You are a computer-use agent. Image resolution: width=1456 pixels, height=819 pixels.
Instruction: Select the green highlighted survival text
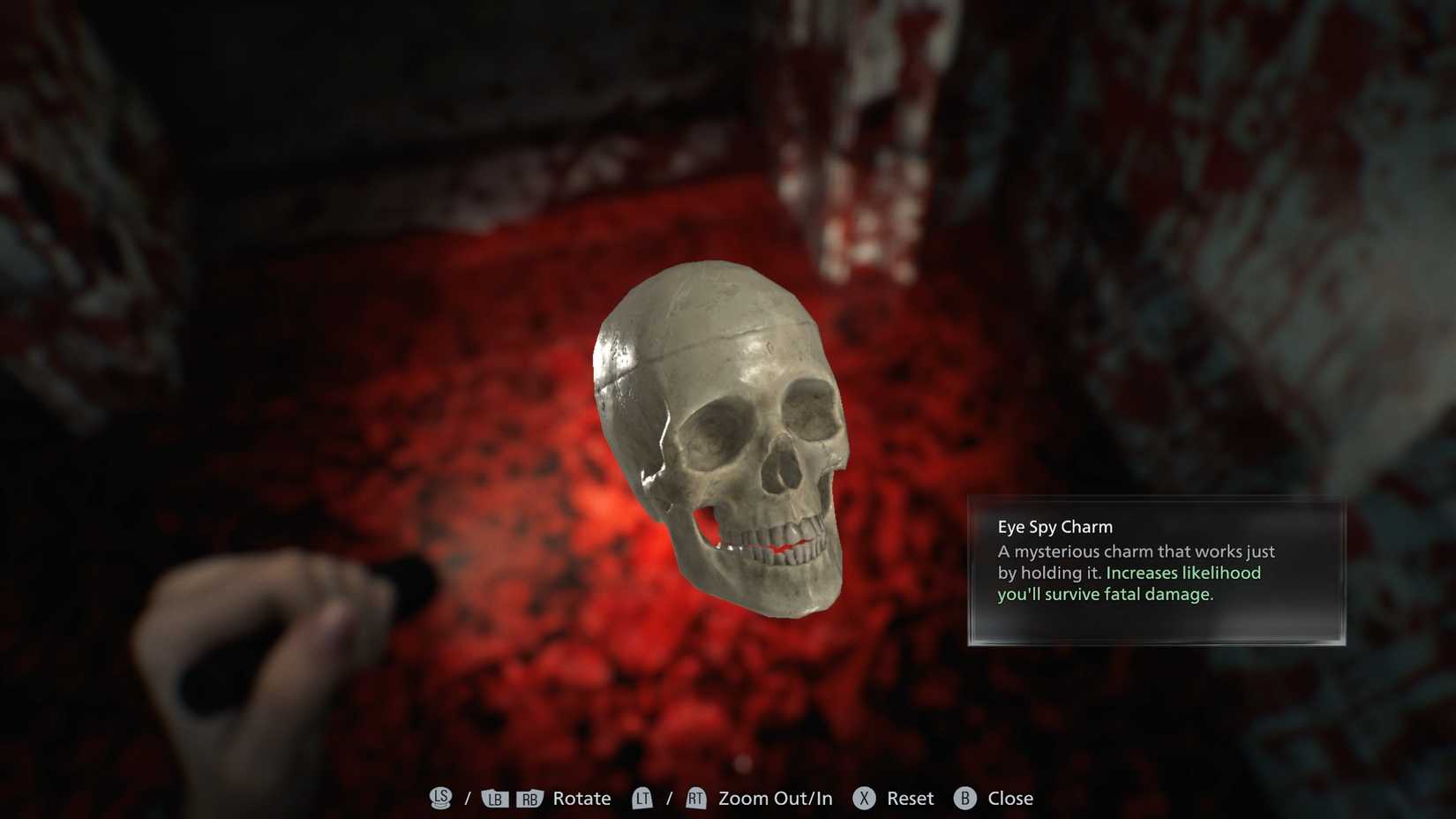(x=1130, y=583)
